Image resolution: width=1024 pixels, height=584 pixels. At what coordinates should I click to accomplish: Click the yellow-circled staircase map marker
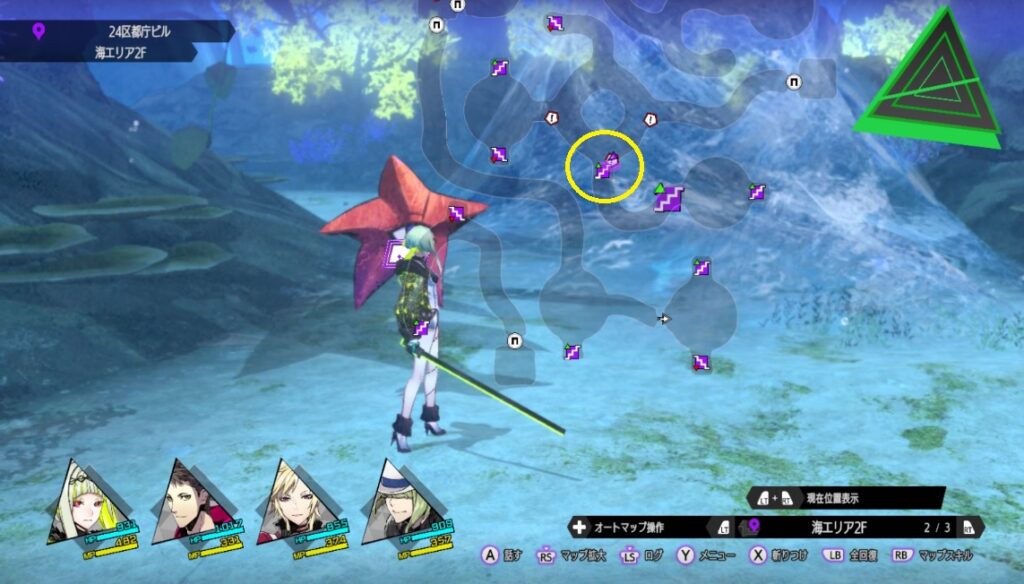(x=604, y=168)
